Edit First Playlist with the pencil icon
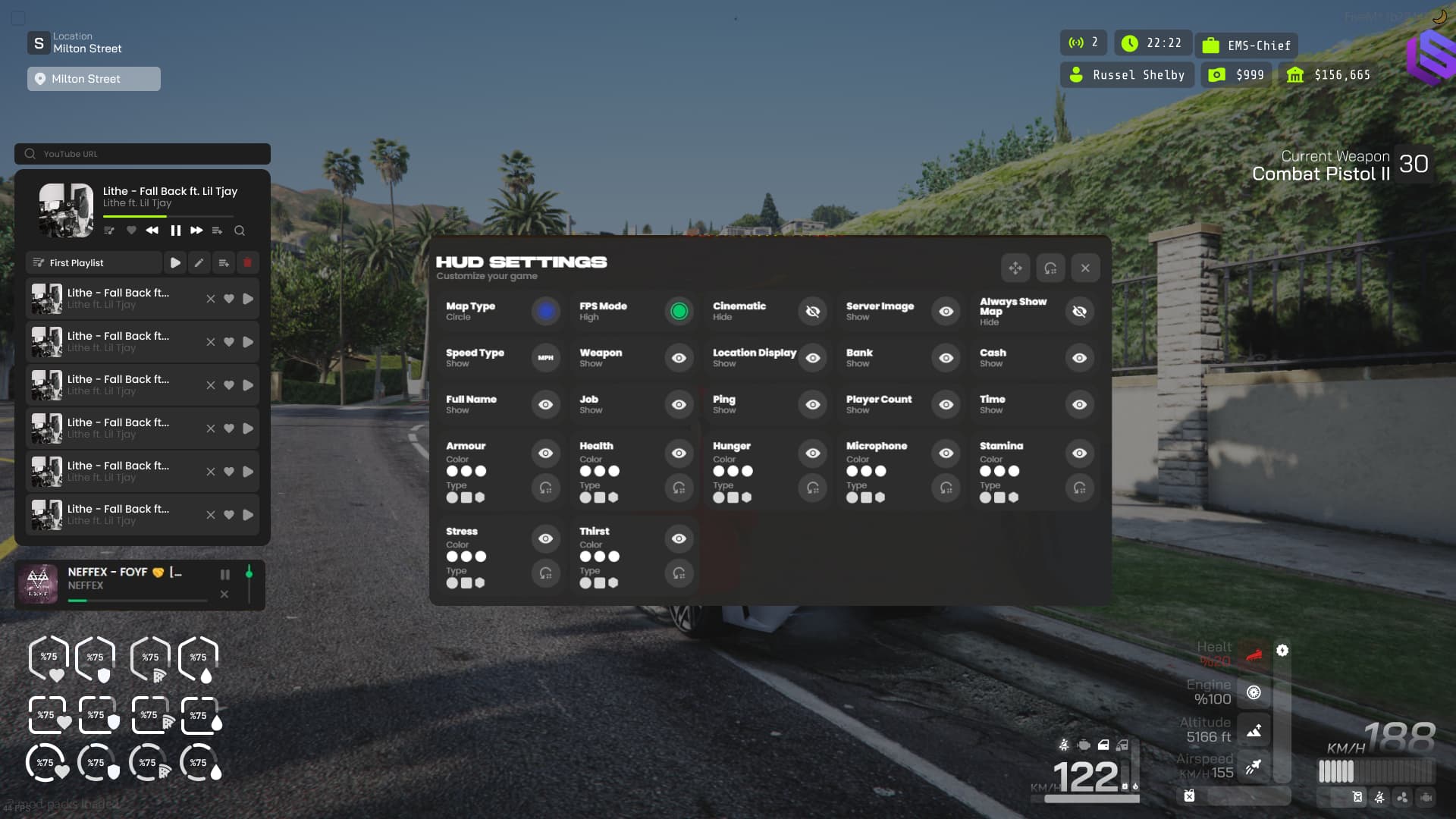The image size is (1456, 819). [199, 262]
